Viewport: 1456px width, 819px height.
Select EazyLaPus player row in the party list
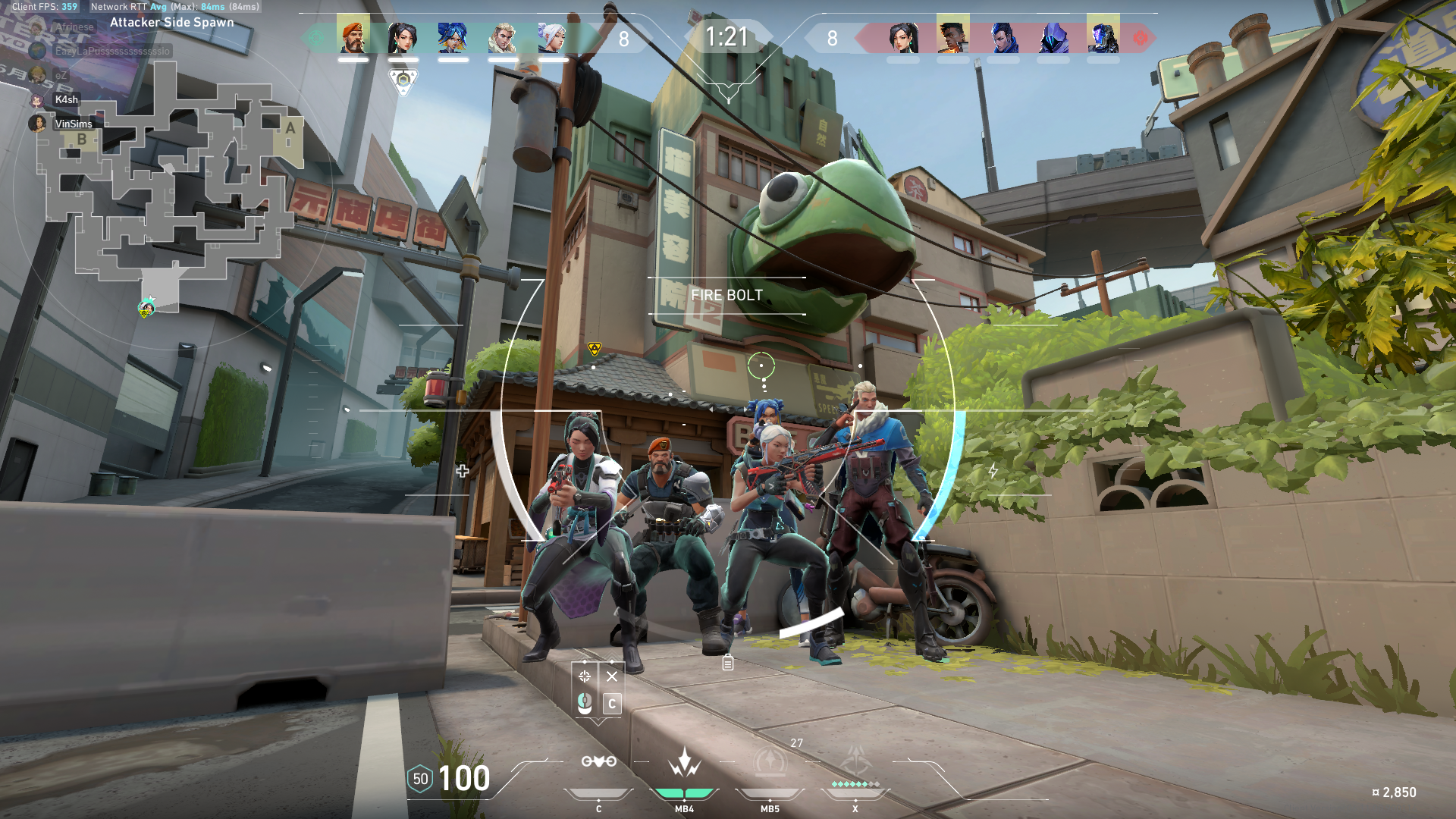click(111, 51)
